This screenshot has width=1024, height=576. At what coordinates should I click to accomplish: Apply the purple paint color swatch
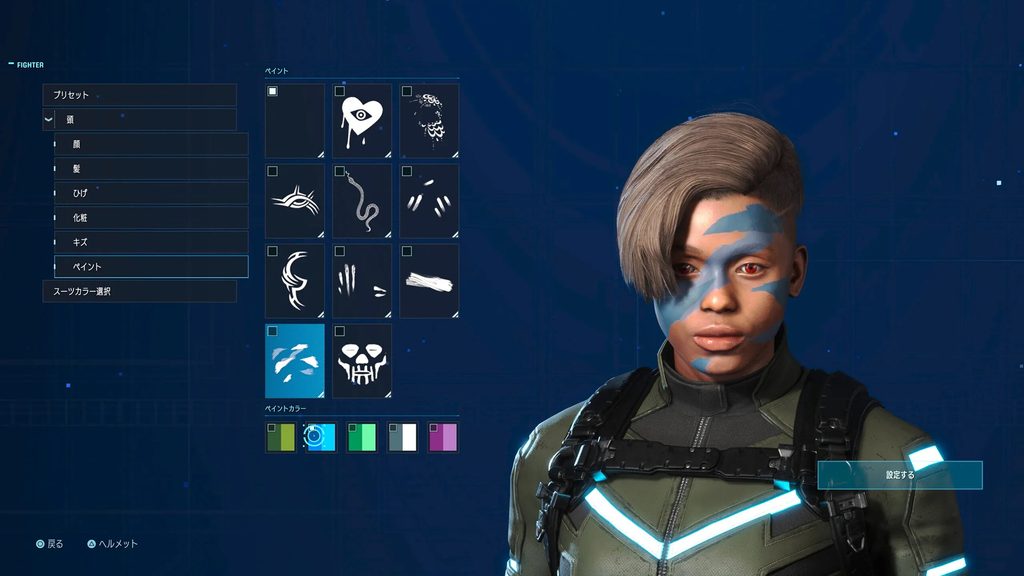(443, 437)
